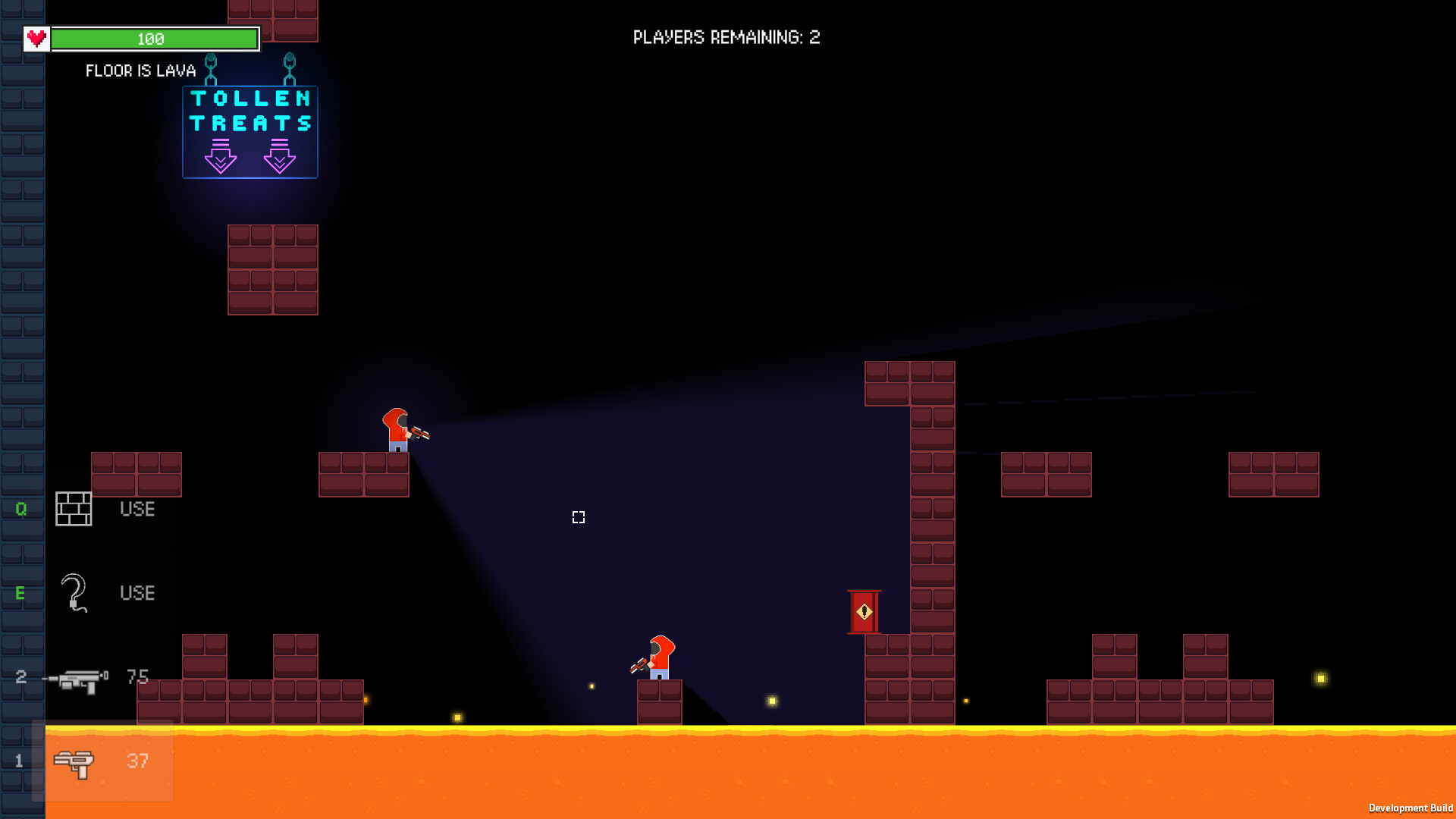Image resolution: width=1456 pixels, height=819 pixels.
Task: Select the pistol in hotbar slot 1
Action: pyautogui.click(x=74, y=761)
